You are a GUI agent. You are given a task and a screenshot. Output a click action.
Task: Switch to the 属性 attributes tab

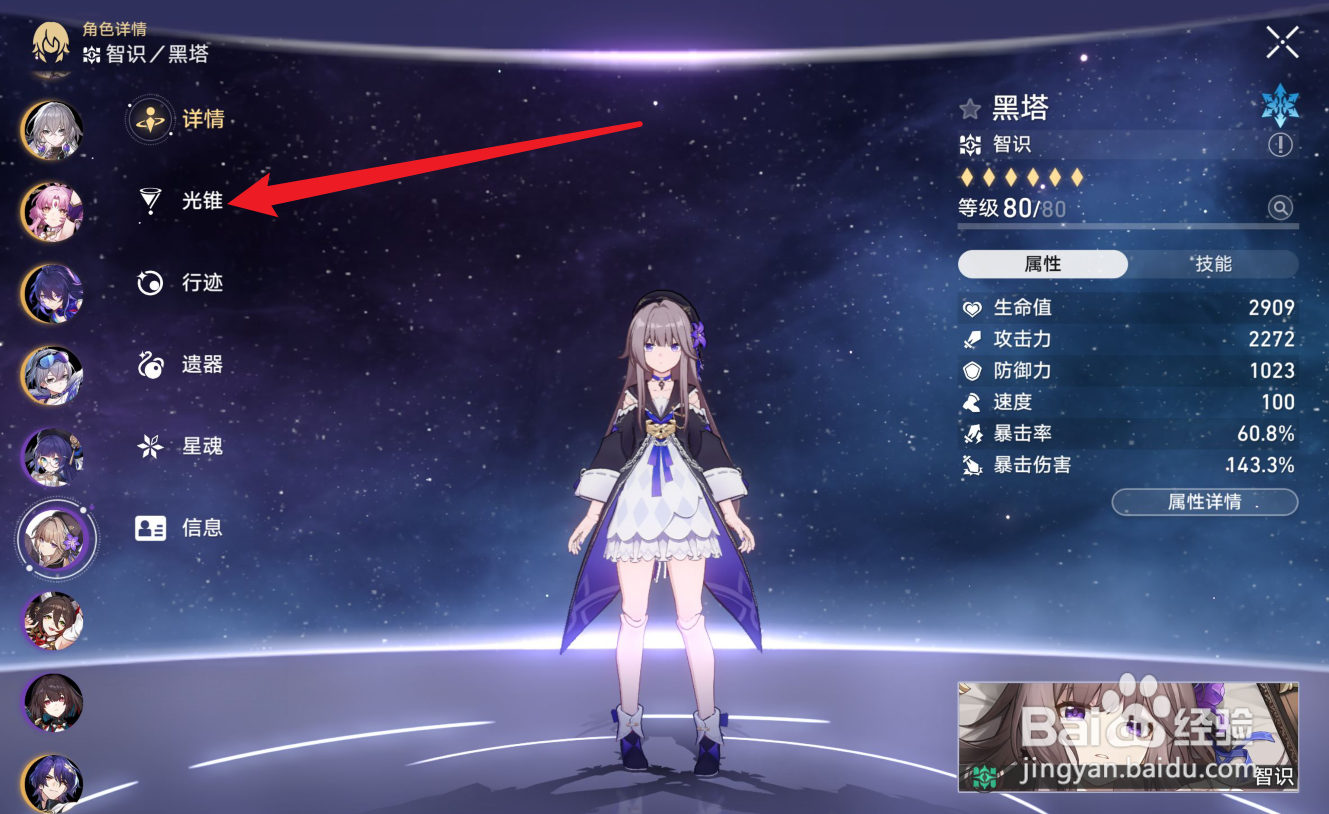coord(1043,264)
